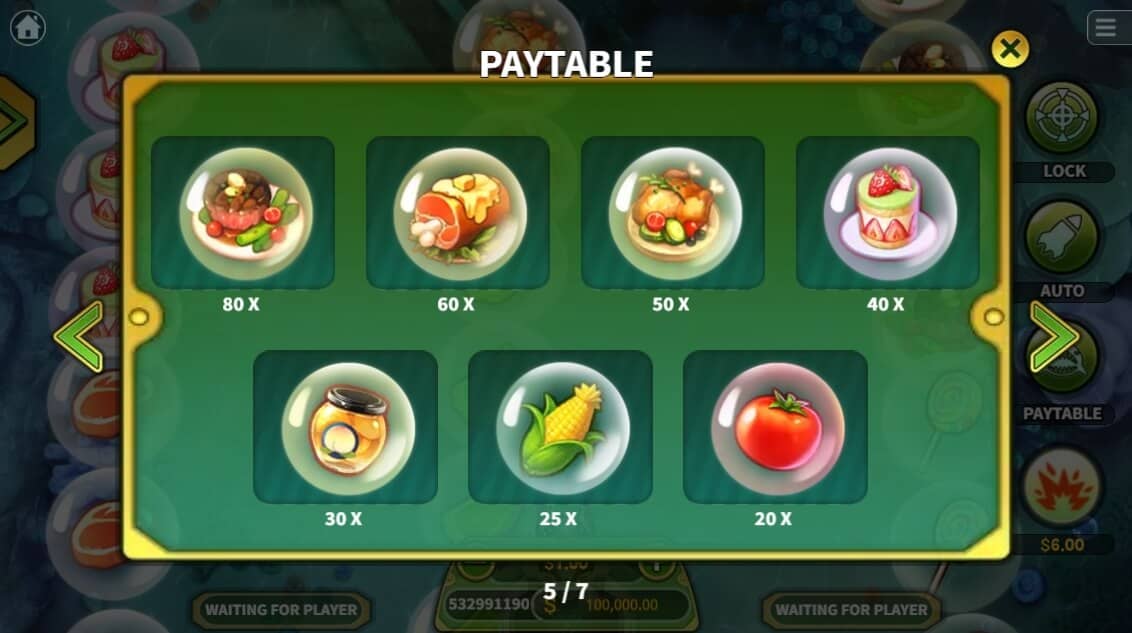
Task: Activate the Lock target button
Action: [1062, 118]
